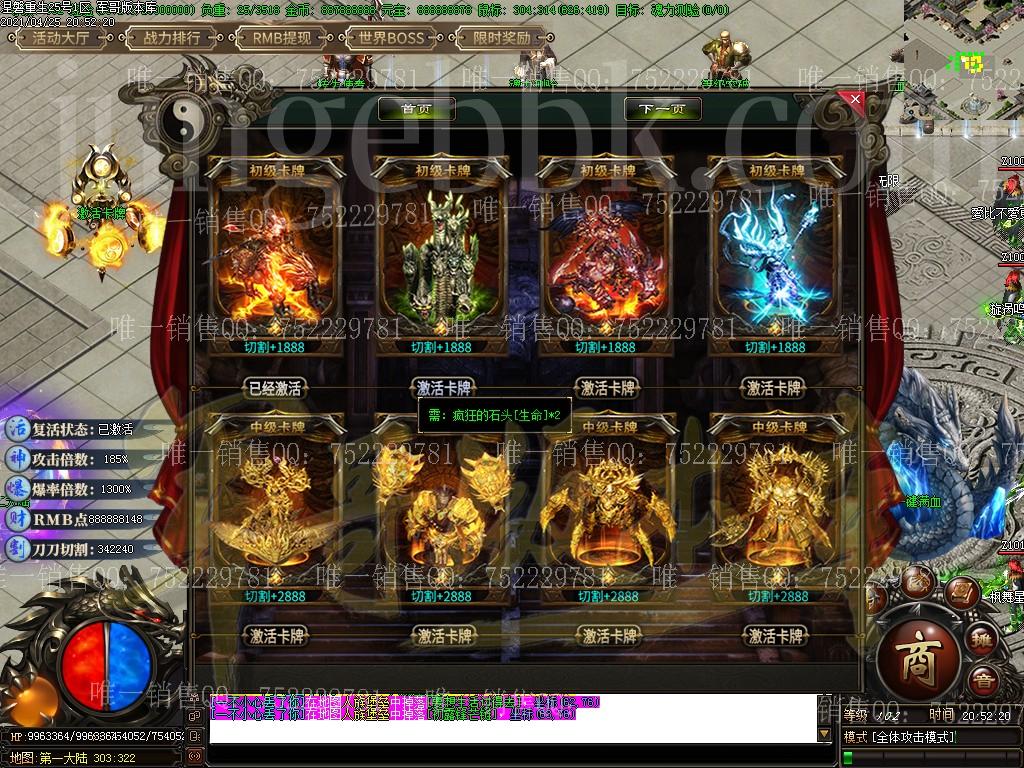Open the 世界BOSS menu
Image resolution: width=1024 pixels, height=768 pixels.
[392, 38]
